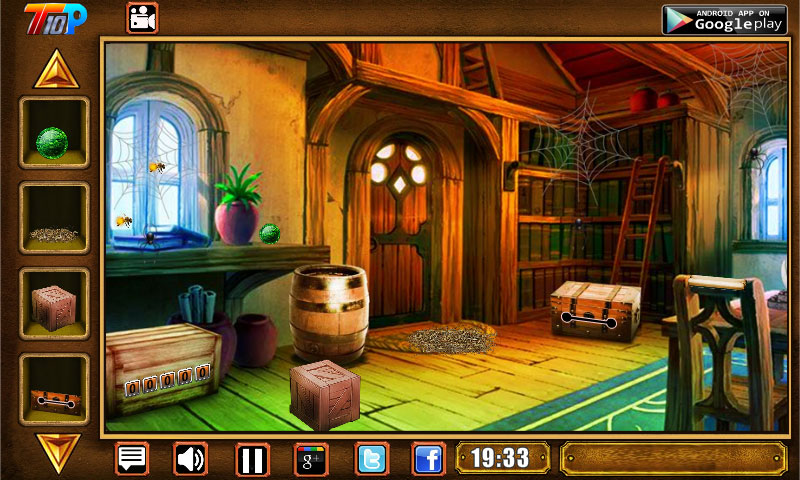
Task: Click the inventory down arrow
Action: click(x=54, y=450)
